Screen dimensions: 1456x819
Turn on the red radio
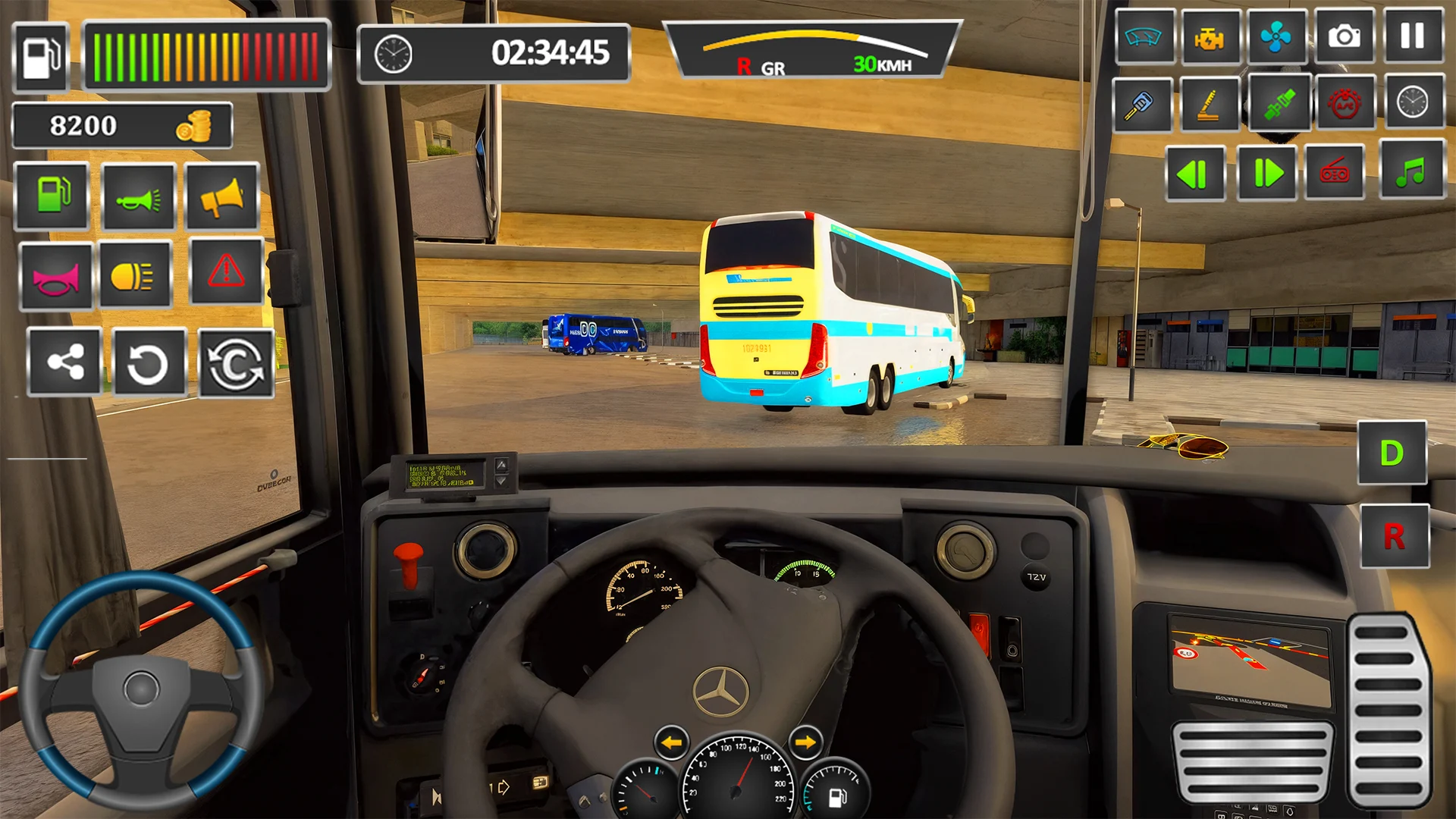(1335, 174)
